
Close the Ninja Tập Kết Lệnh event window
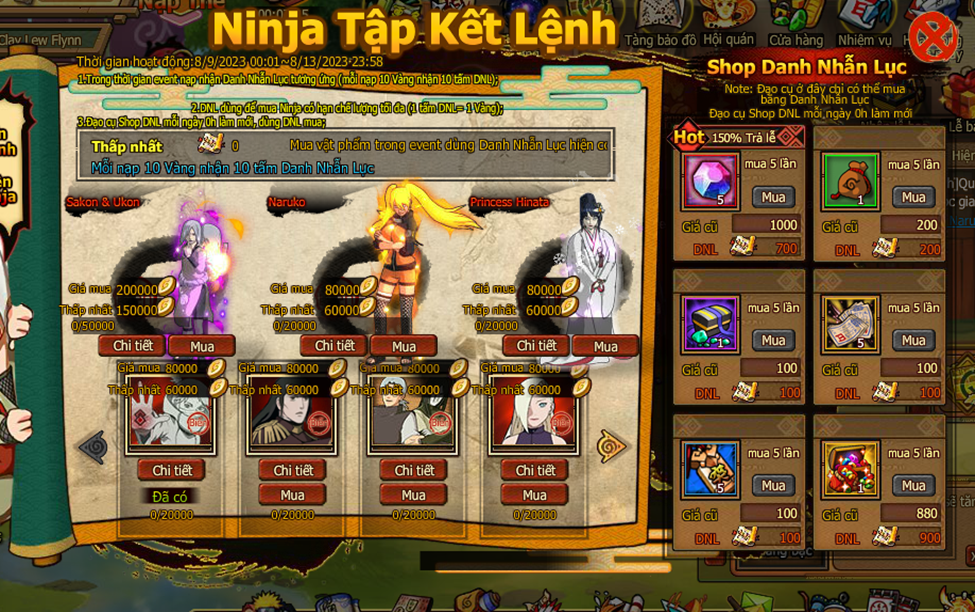[932, 37]
